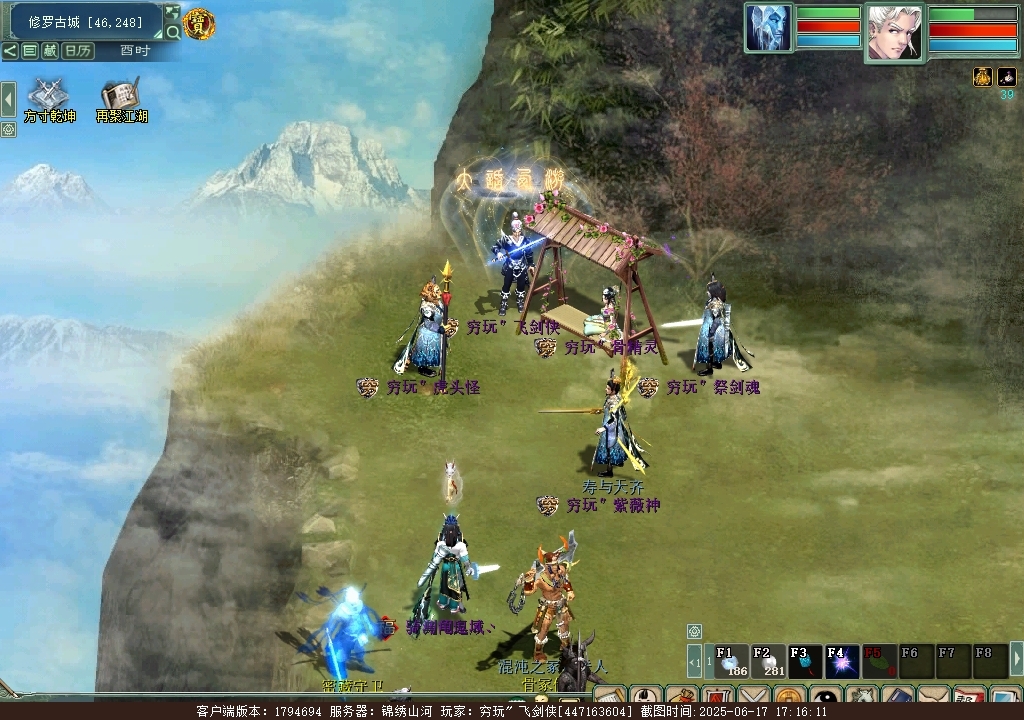Open the 方寸乾坤 crossed-swords icon
This screenshot has width=1024, height=720.
pos(48,96)
